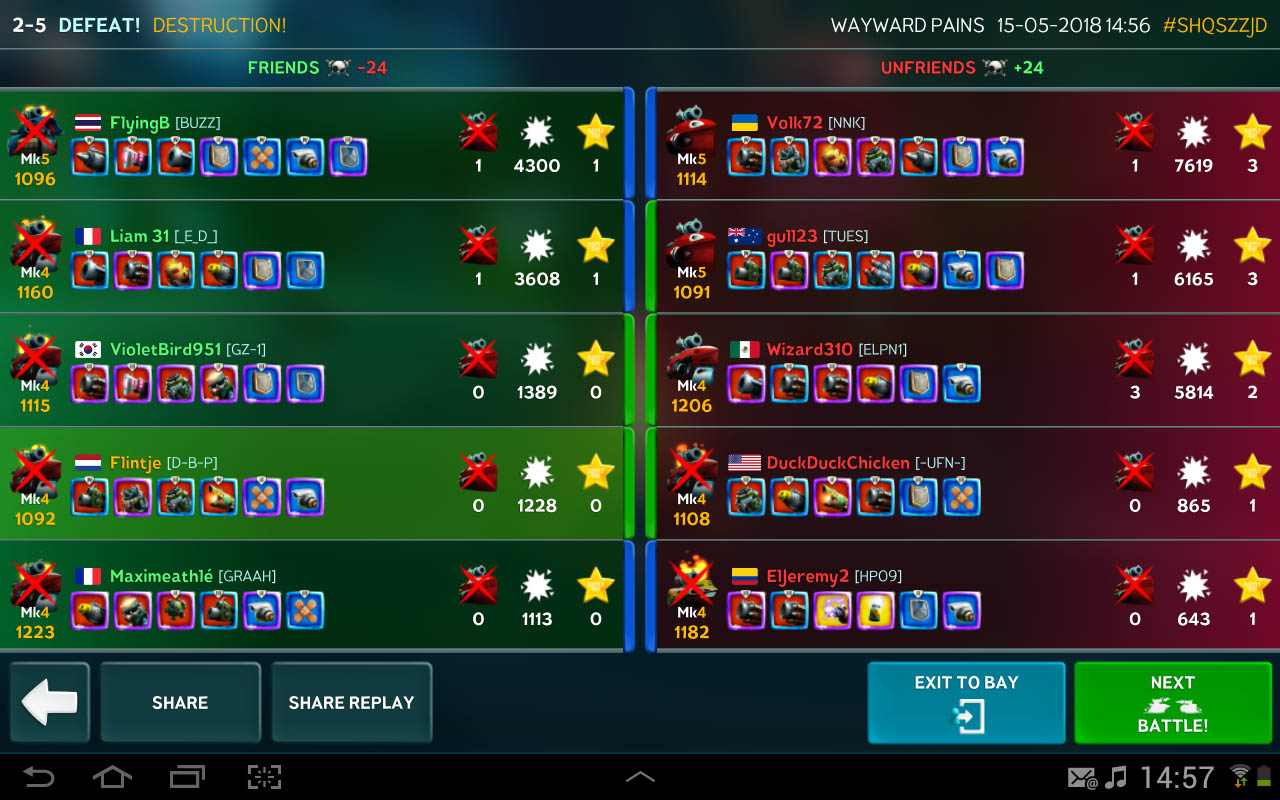
Task: Go back with the white arrow
Action: tap(49, 703)
